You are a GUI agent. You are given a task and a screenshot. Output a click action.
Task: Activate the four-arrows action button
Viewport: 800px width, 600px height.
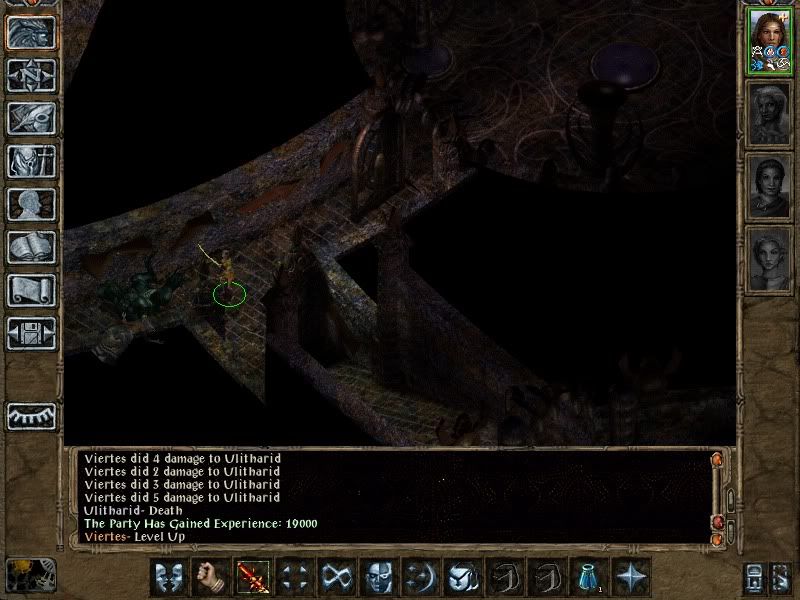[295, 577]
